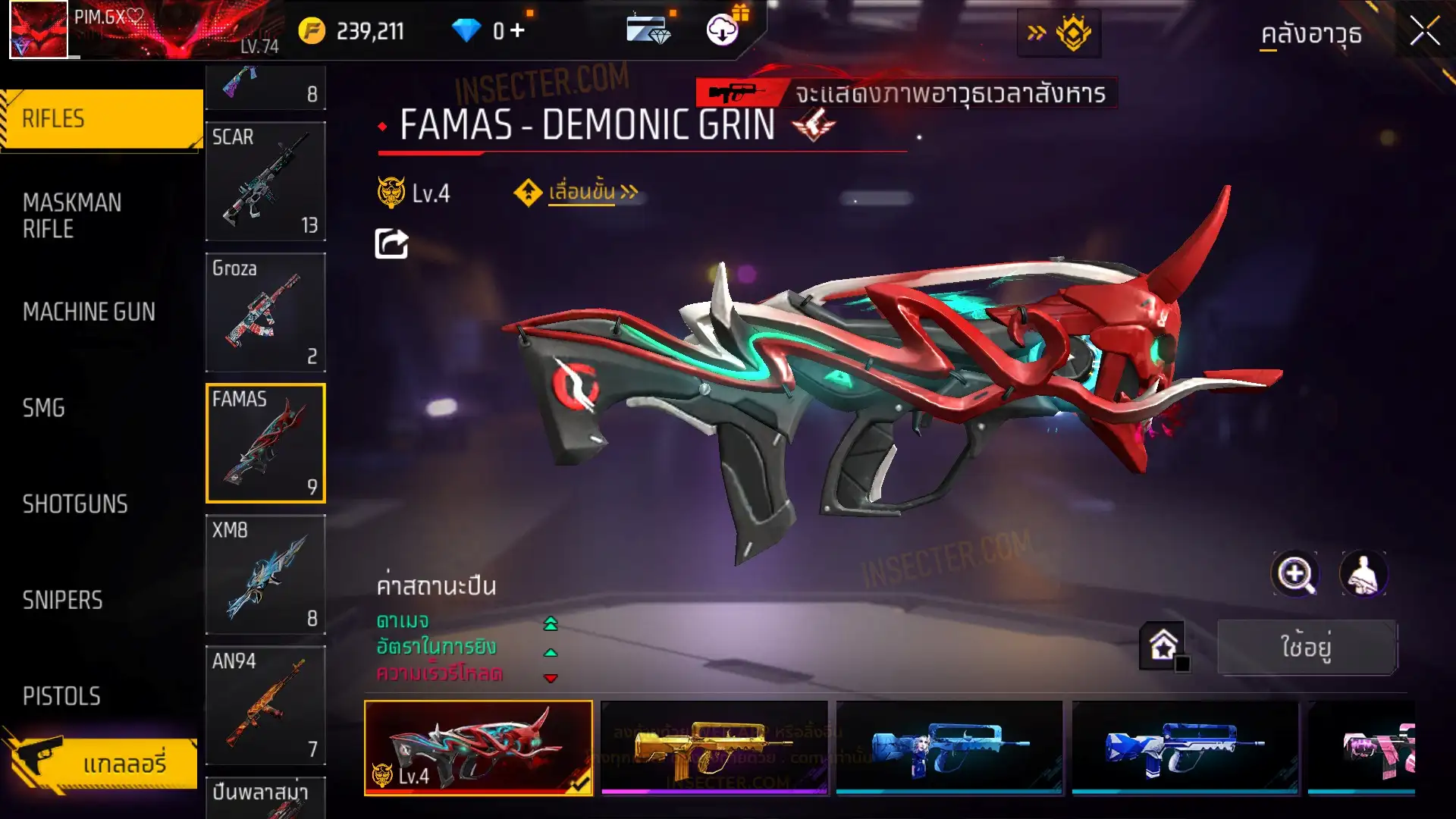This screenshot has height=819, width=1456.
Task: Select the AN94 weapon tile
Action: [x=265, y=705]
